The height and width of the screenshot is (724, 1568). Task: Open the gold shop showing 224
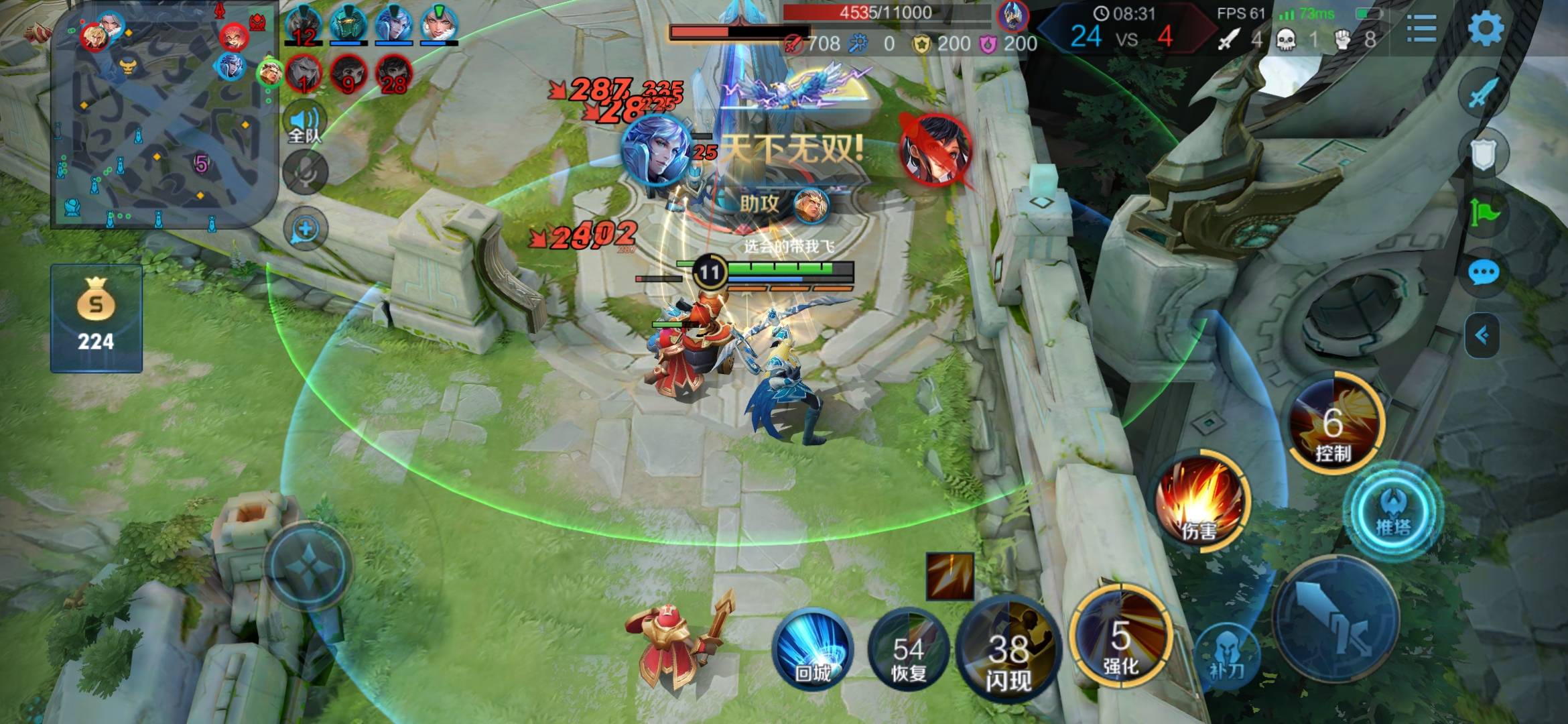pyautogui.click(x=96, y=318)
